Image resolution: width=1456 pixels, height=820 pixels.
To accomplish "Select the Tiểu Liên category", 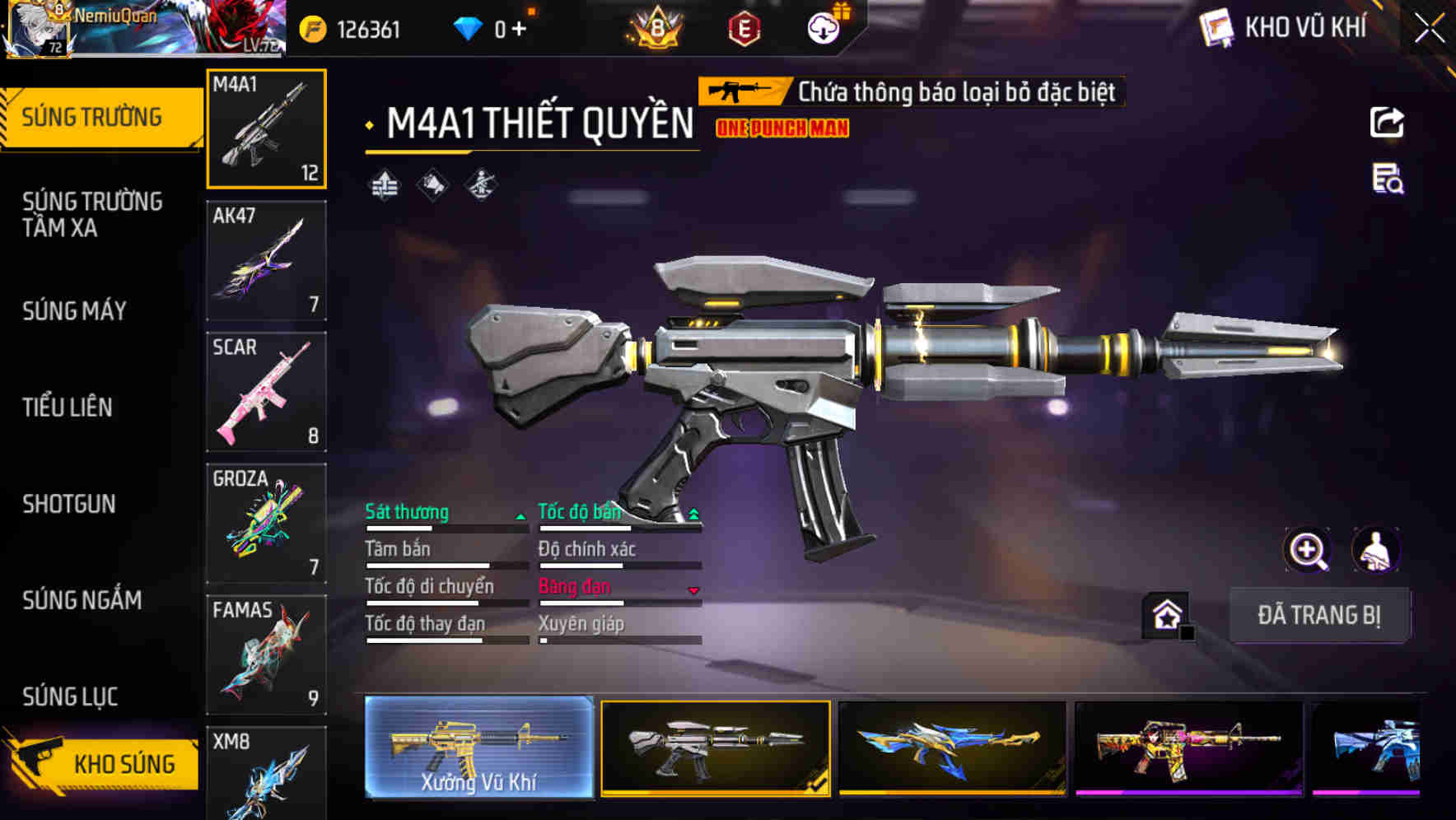I will (68, 408).
